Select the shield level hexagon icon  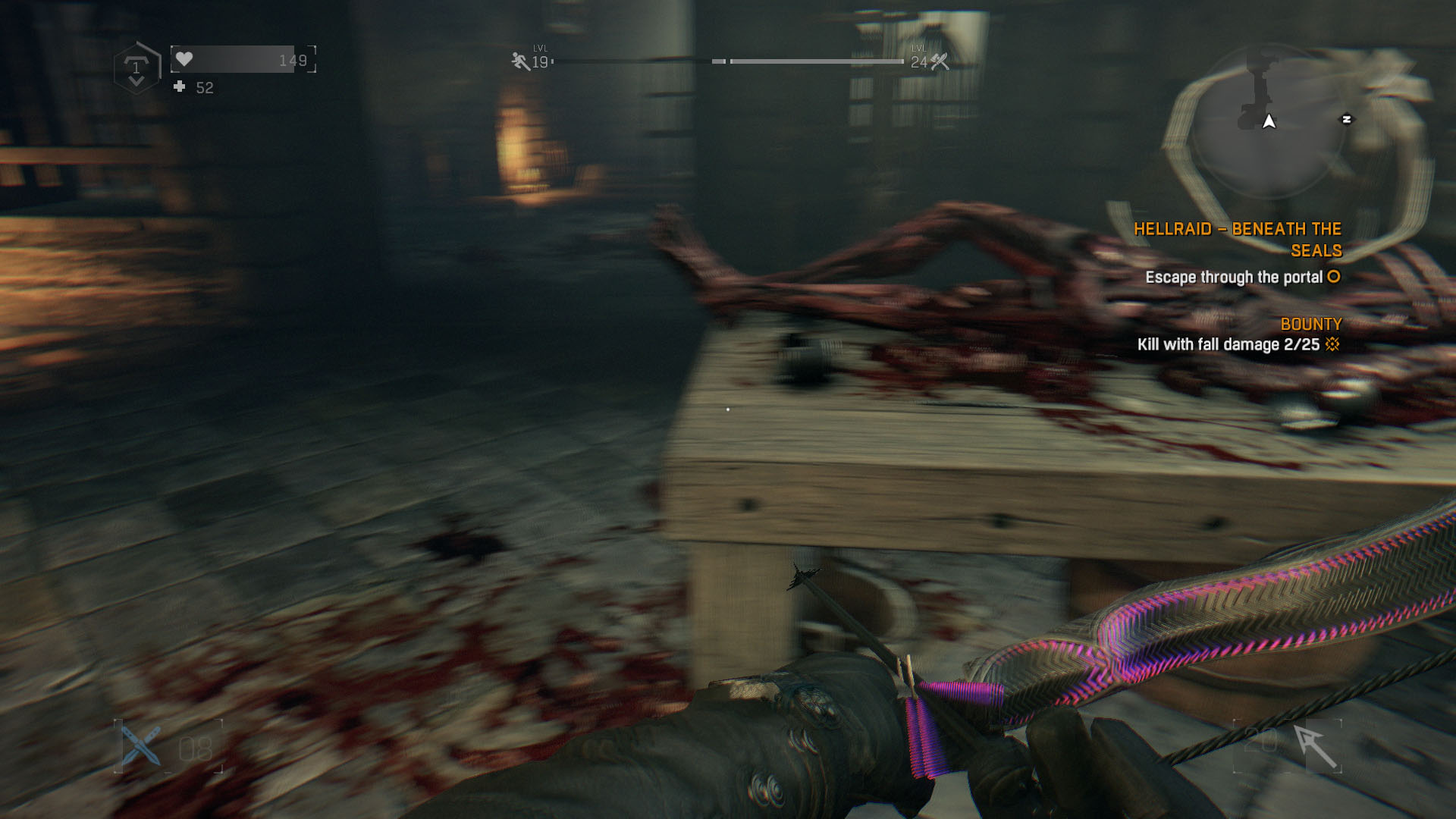(x=136, y=68)
